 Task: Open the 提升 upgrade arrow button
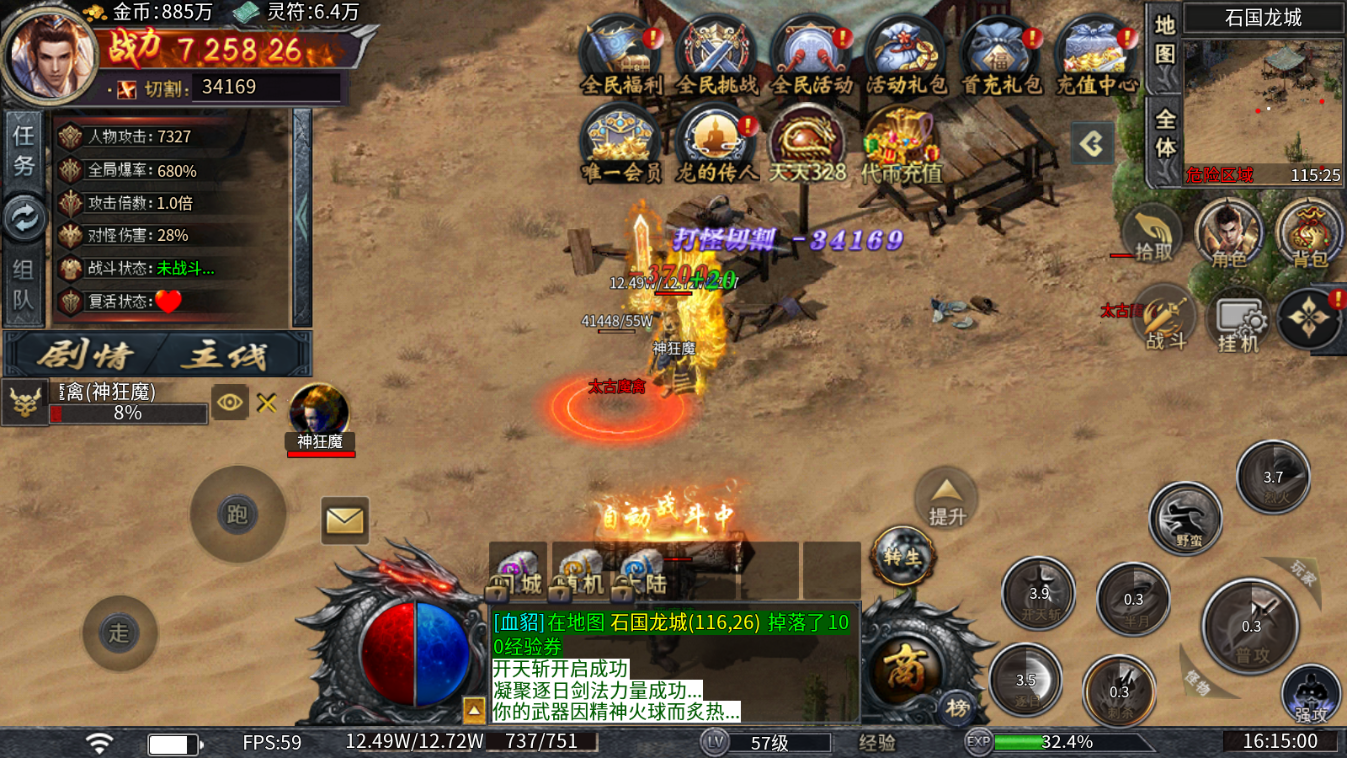pyautogui.click(x=946, y=500)
